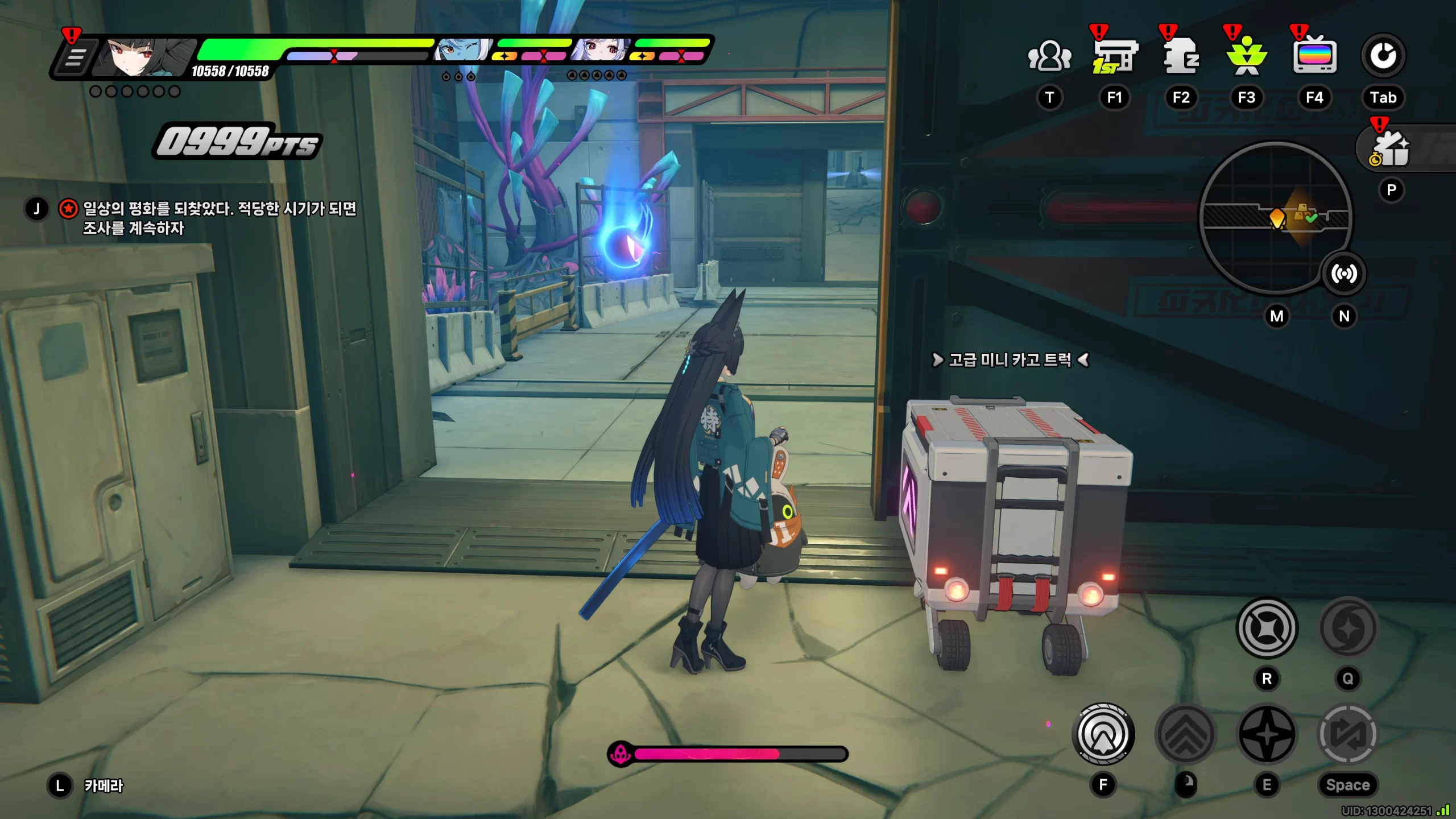Click the interact button above F
This screenshot has width=1456, height=819.
pos(1103,734)
